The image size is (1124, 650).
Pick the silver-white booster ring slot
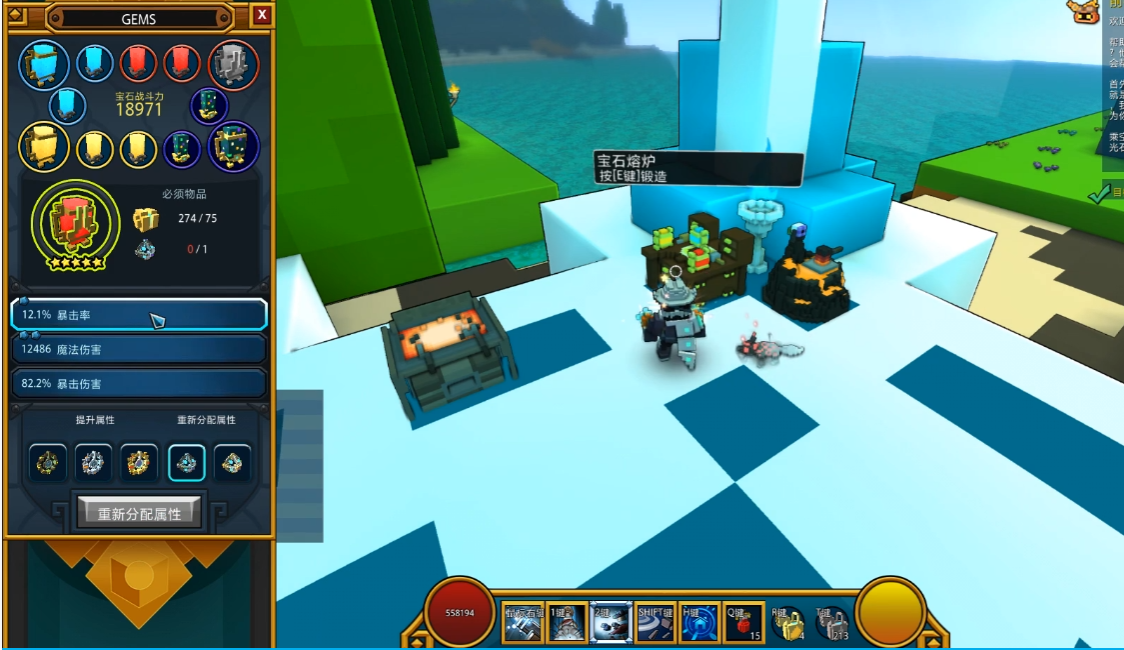93,463
